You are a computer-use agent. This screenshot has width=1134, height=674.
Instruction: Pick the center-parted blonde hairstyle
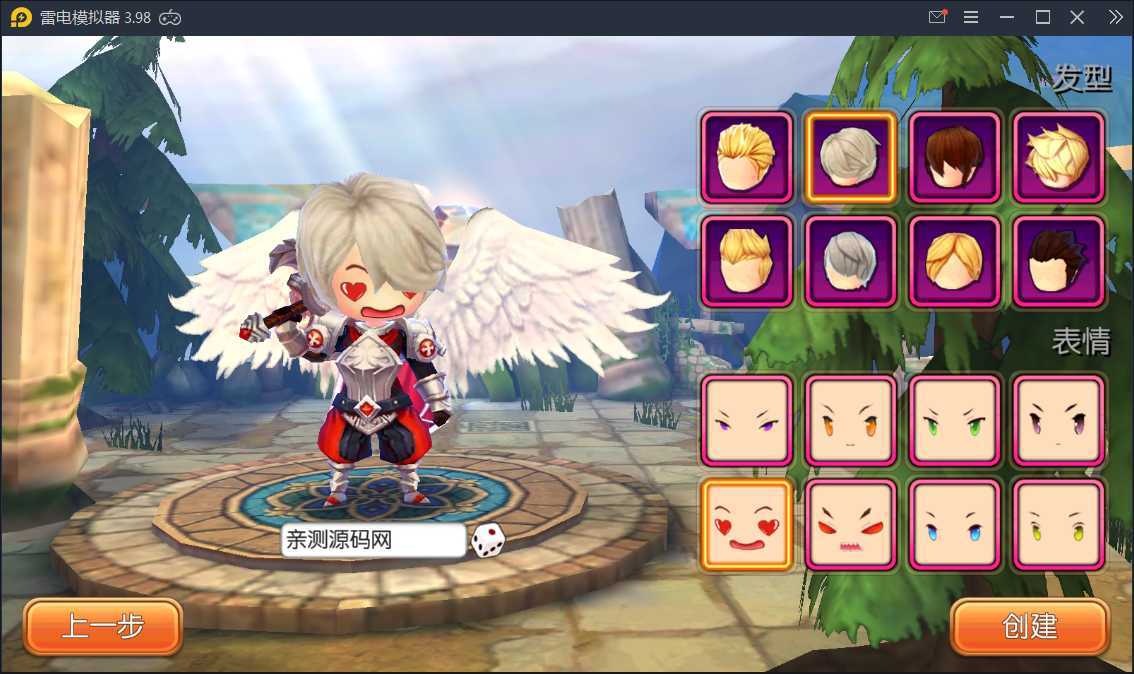954,261
